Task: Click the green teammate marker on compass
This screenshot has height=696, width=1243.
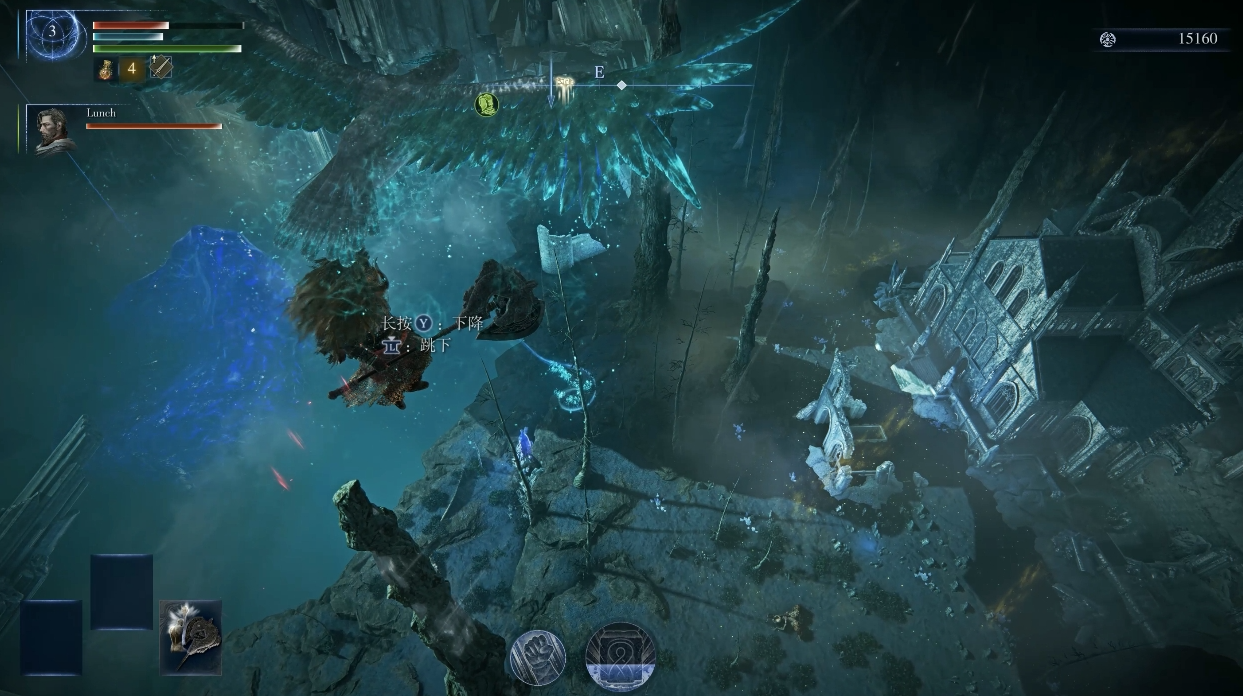Action: click(486, 103)
